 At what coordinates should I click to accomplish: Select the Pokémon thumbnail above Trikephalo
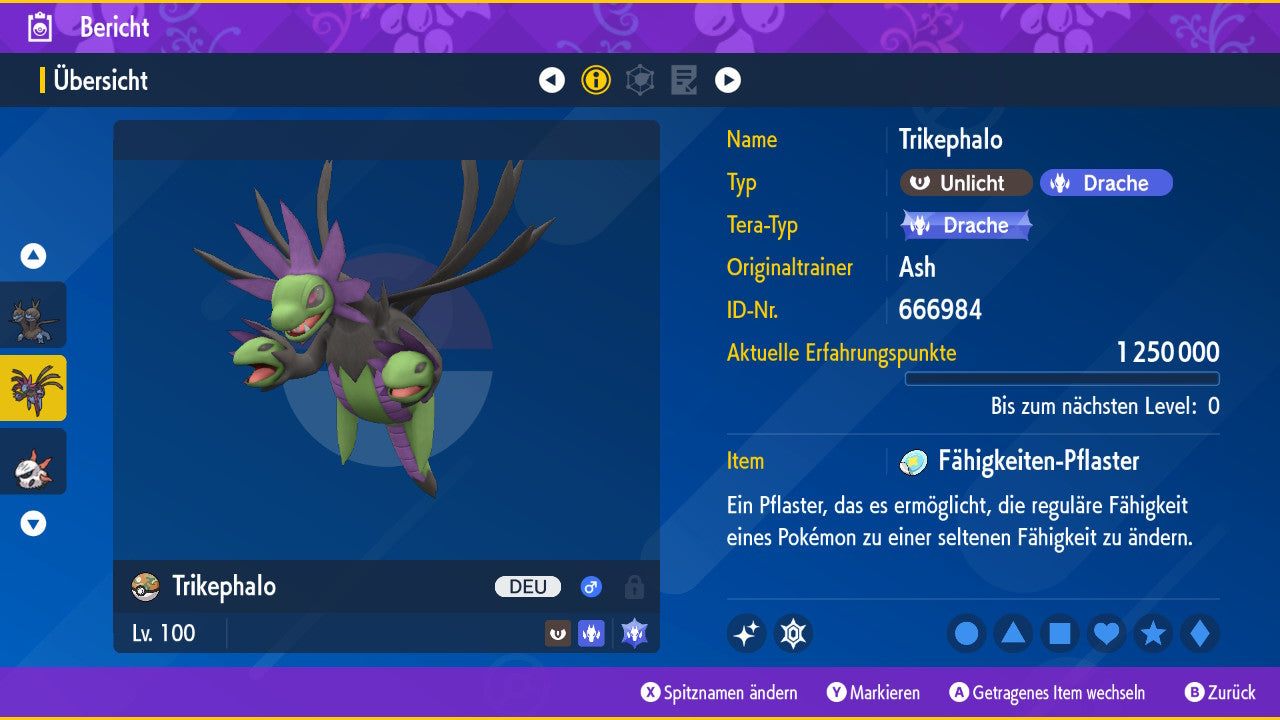click(33, 315)
